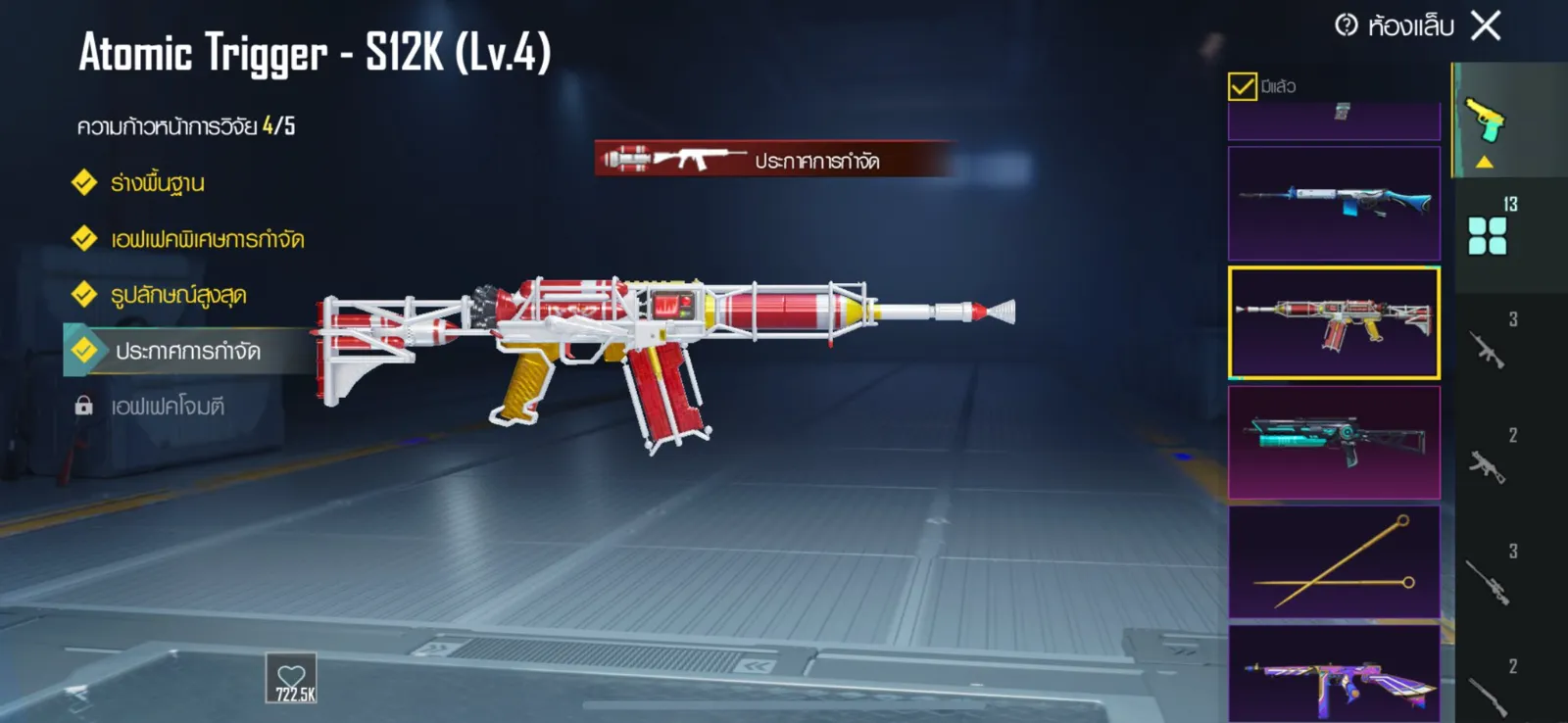Switch to the yellow pistol category tab
Screen dimensions: 1568x723
pos(1486,121)
